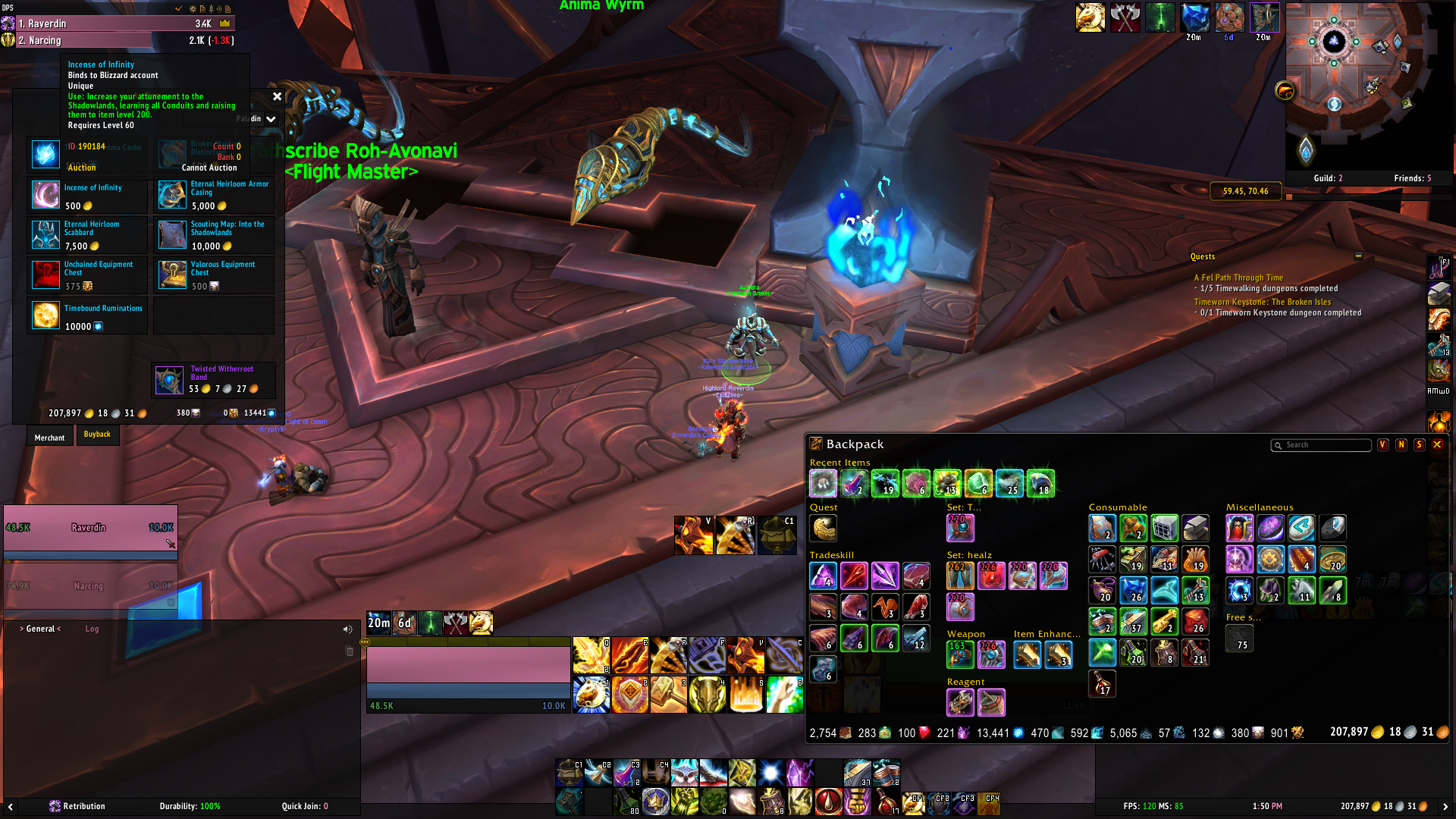This screenshot has height=819, width=1456.
Task: Select Unchained Equipment Chest item
Action: pos(45,275)
